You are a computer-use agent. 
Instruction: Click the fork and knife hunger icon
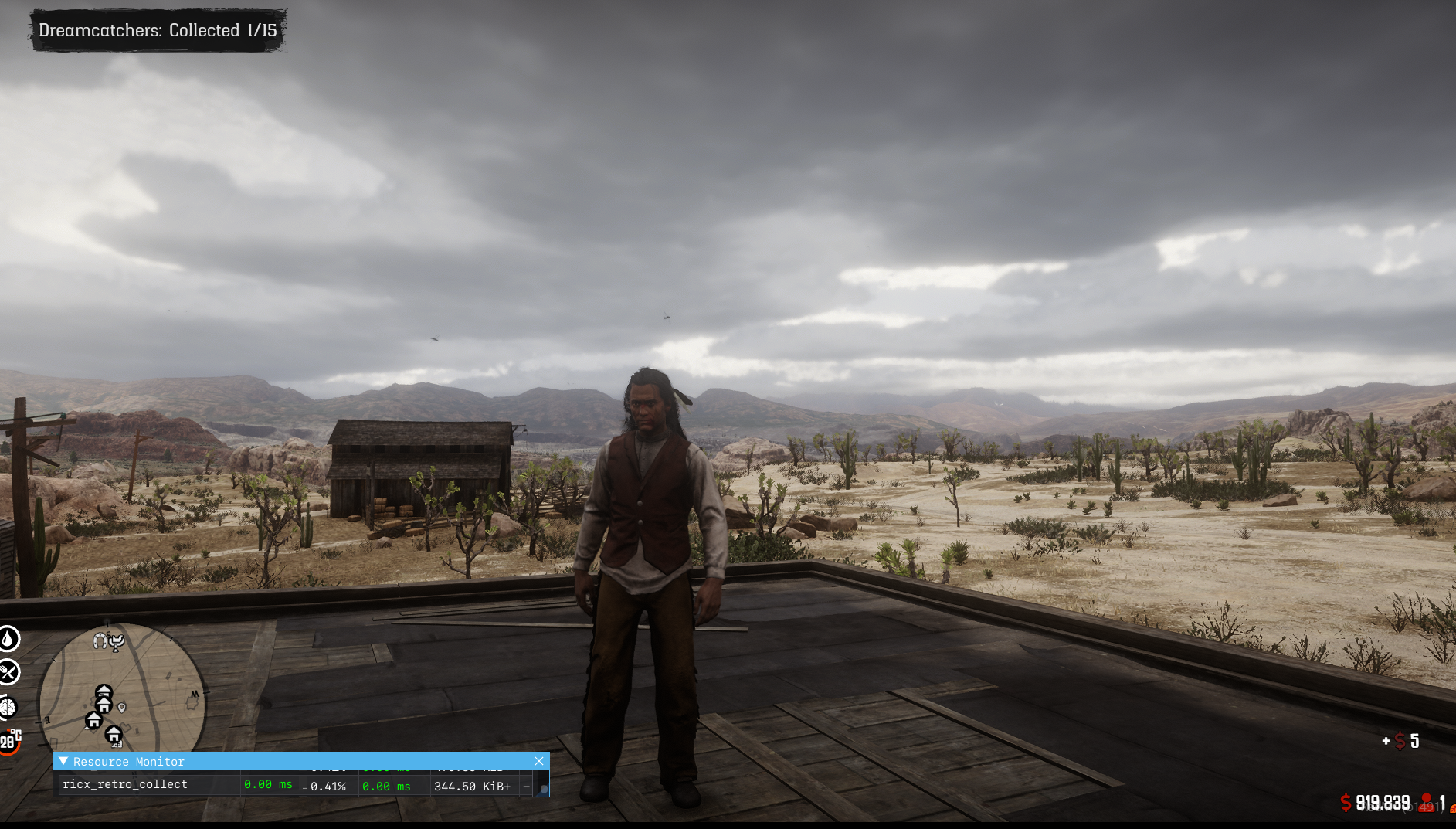coord(8,672)
